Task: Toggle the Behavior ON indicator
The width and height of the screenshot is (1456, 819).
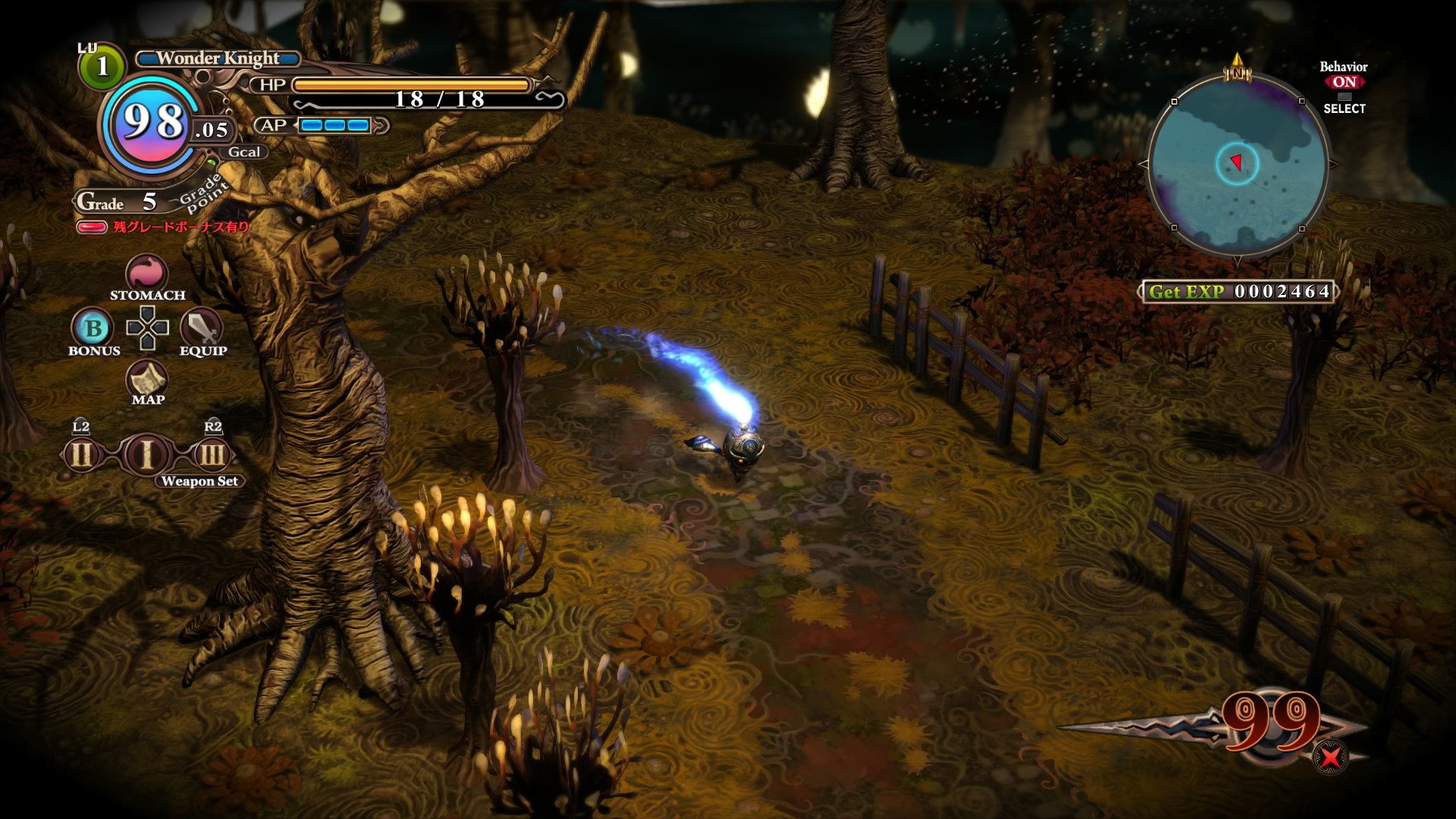Action: pyautogui.click(x=1344, y=82)
